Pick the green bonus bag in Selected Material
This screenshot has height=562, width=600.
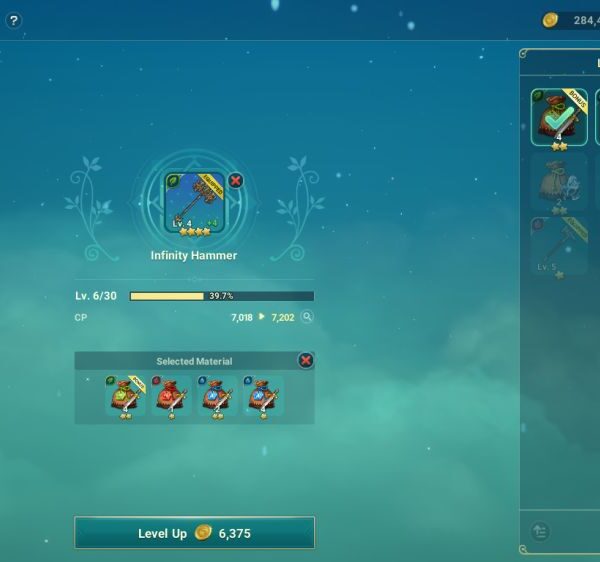point(125,396)
